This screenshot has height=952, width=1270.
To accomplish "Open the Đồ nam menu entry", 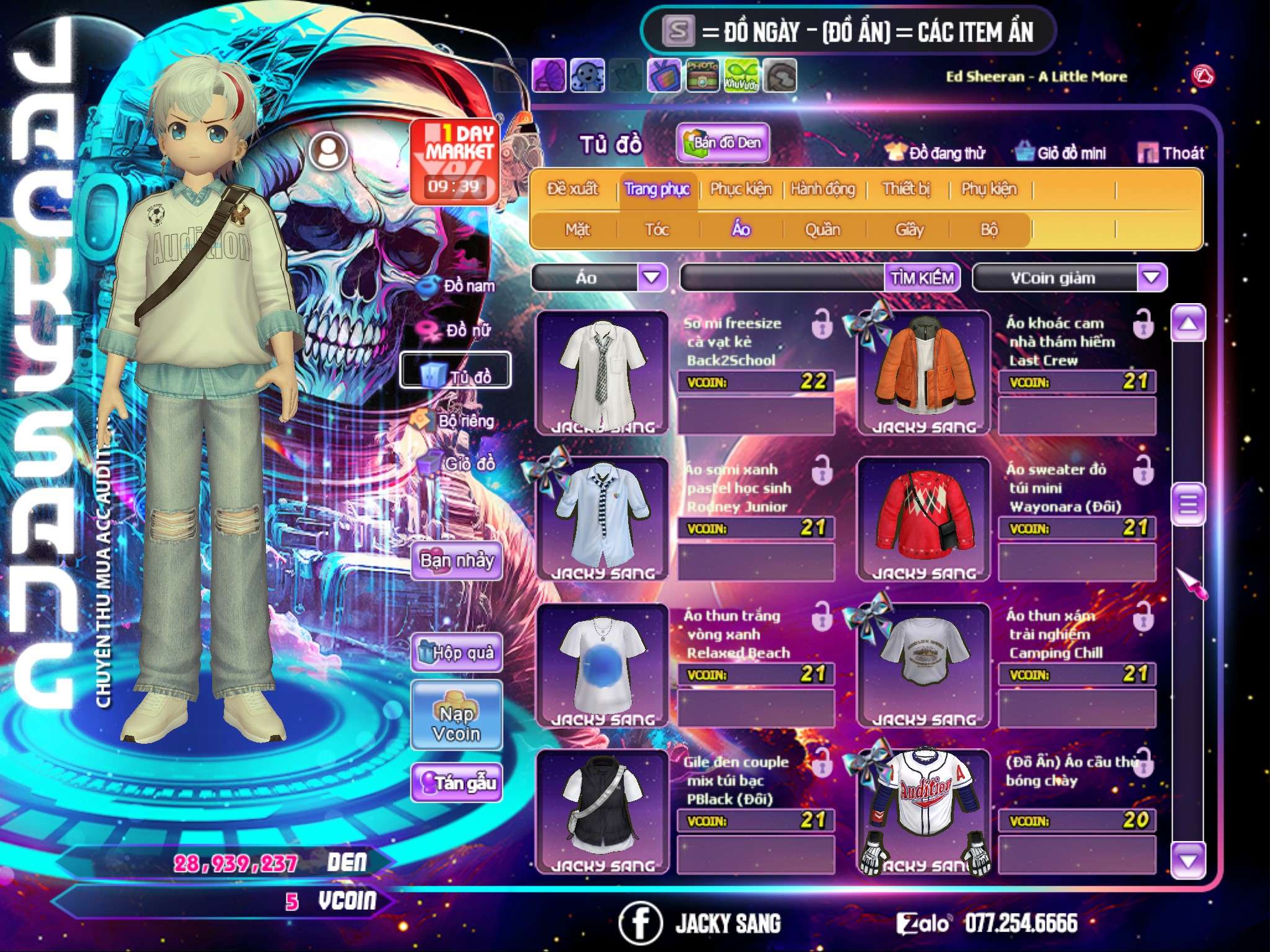I will [458, 286].
